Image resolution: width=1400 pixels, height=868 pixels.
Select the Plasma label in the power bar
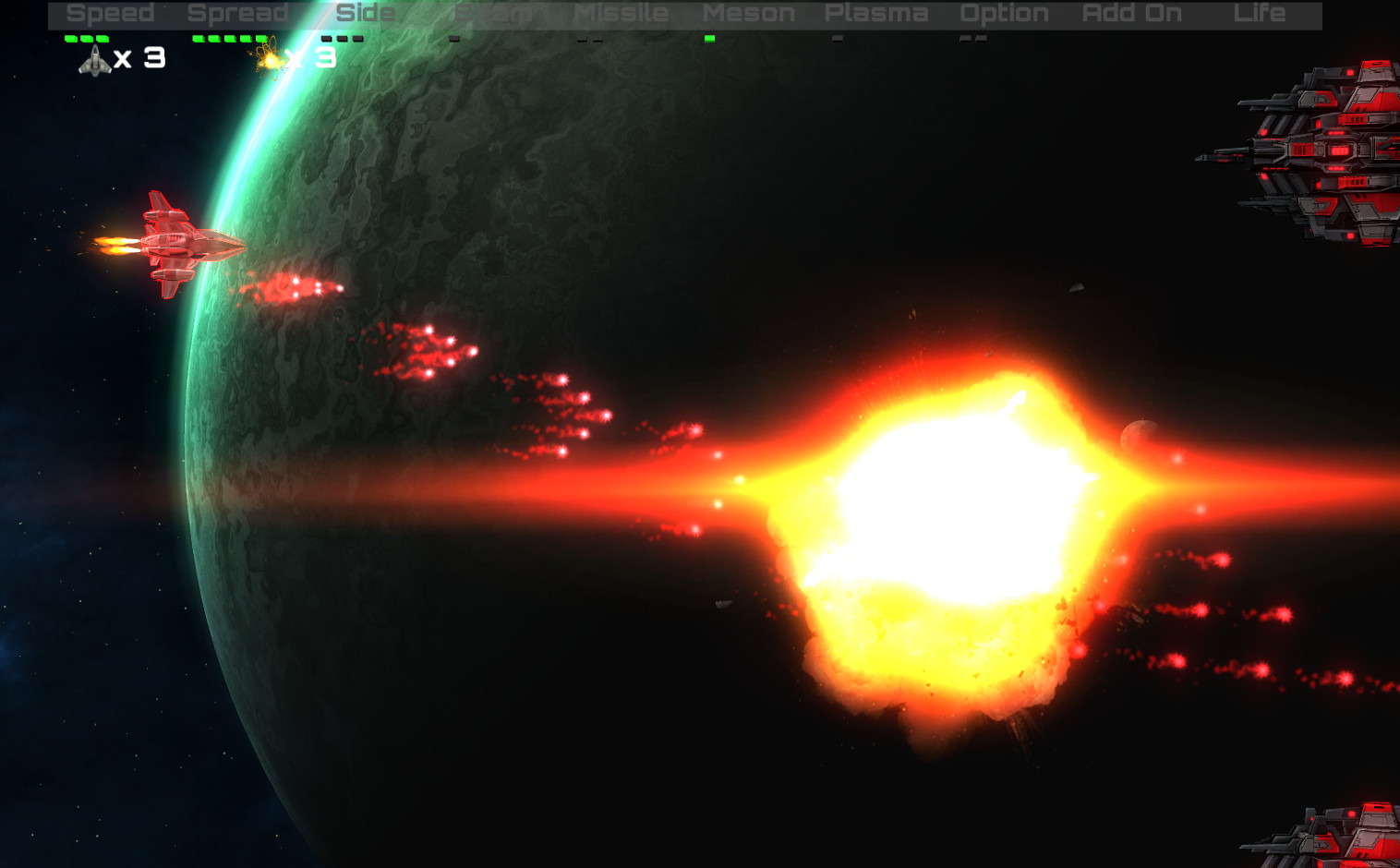[875, 13]
